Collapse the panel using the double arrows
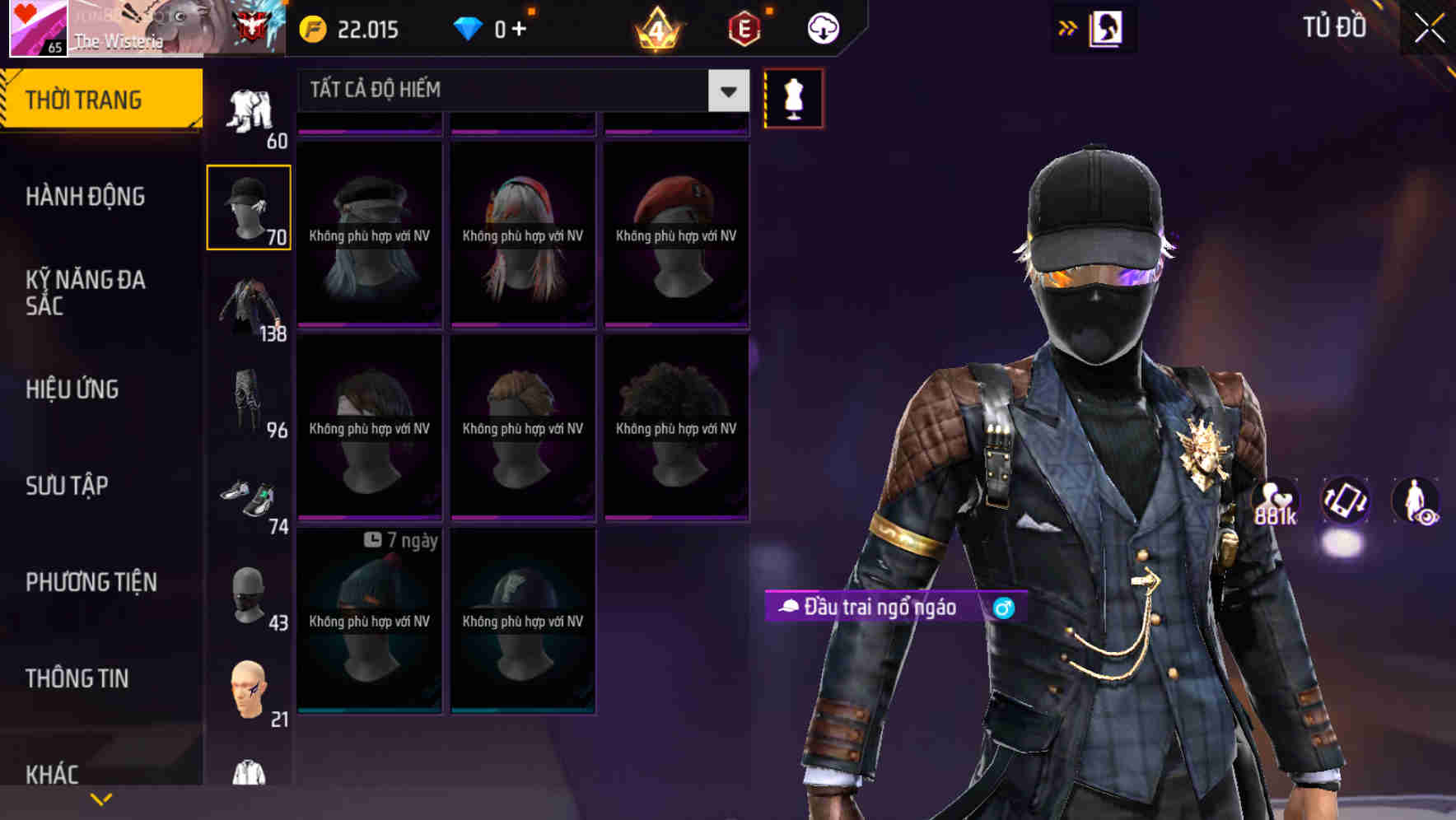The image size is (1456, 820). pos(1067,26)
